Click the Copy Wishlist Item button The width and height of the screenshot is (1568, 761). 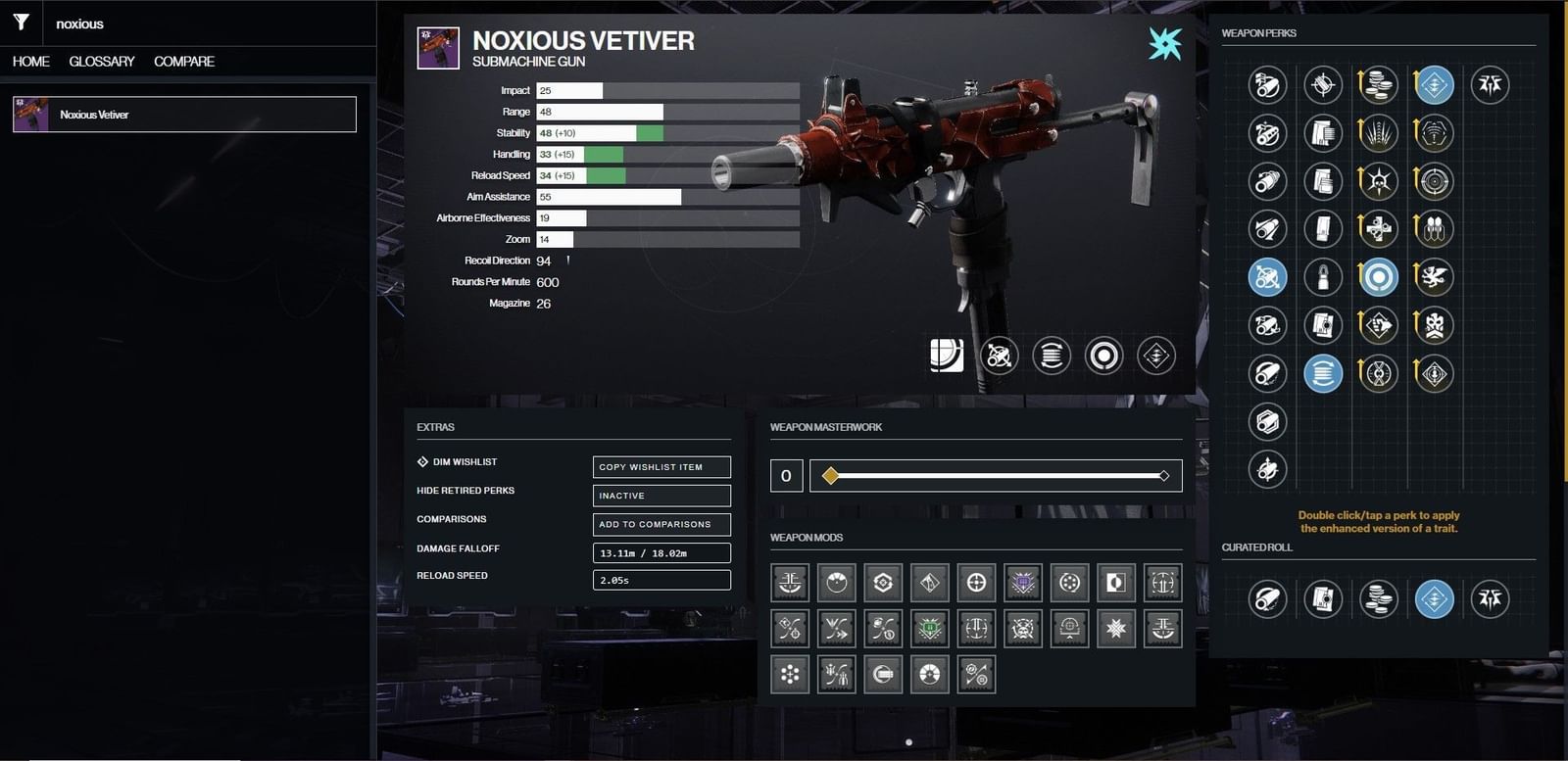tap(661, 467)
